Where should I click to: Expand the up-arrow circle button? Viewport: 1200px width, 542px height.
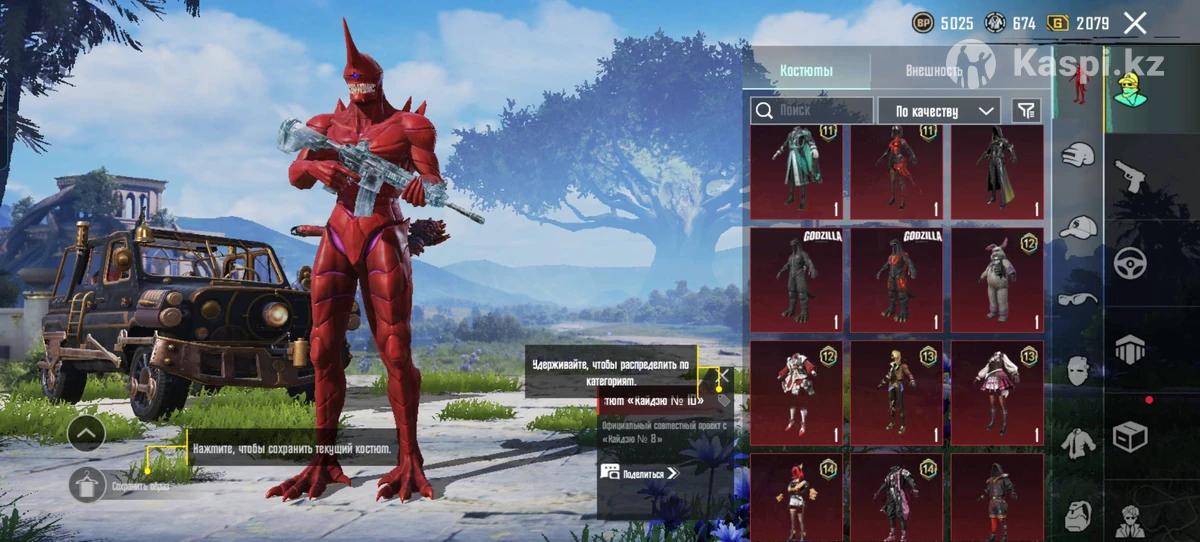(87, 433)
